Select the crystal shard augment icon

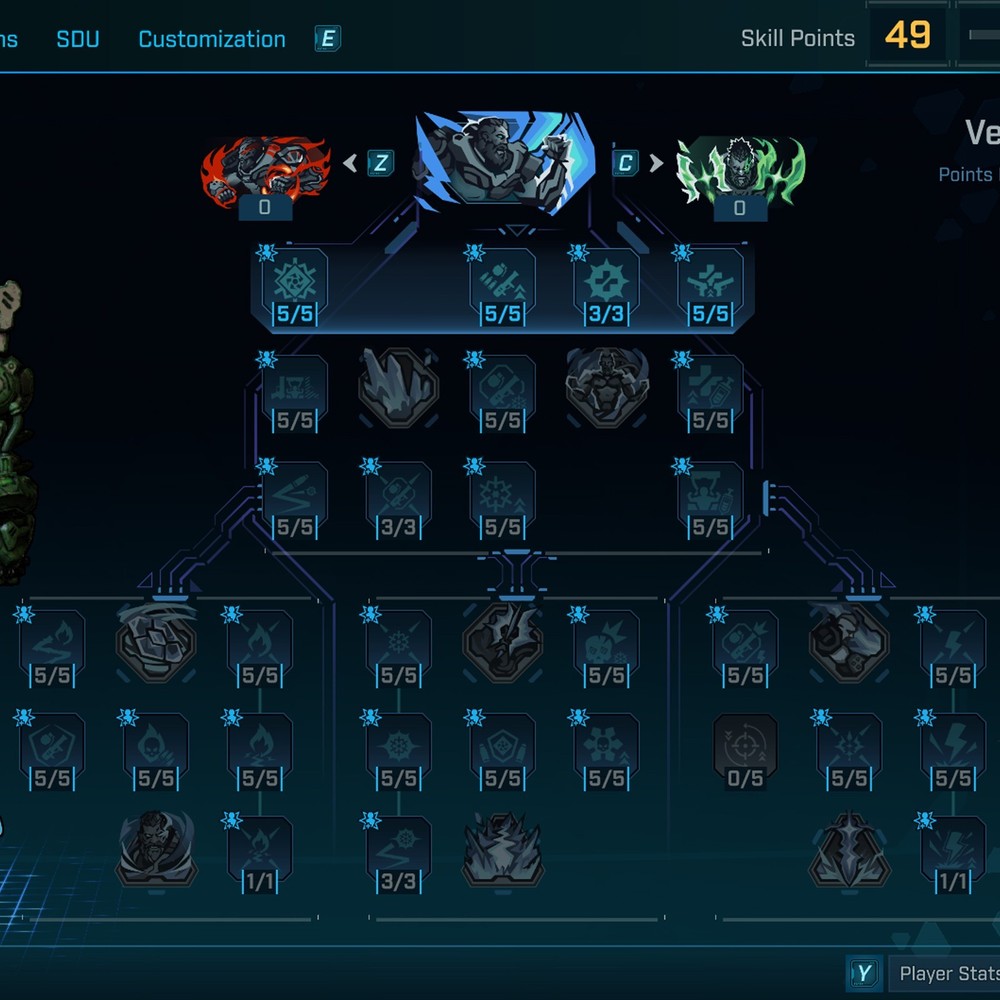pyautogui.click(x=398, y=387)
